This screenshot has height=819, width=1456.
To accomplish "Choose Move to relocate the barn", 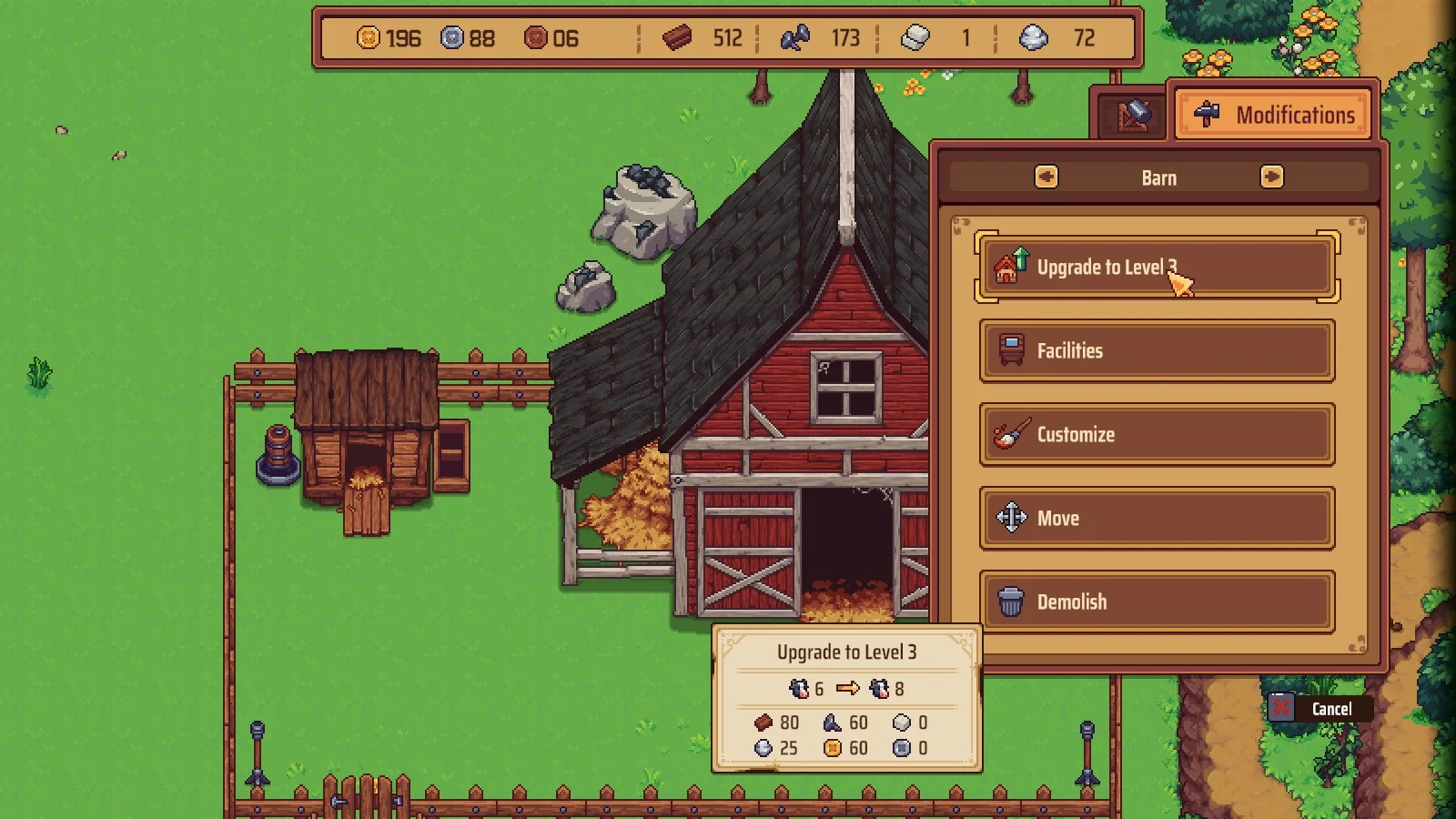I will pyautogui.click(x=1156, y=519).
